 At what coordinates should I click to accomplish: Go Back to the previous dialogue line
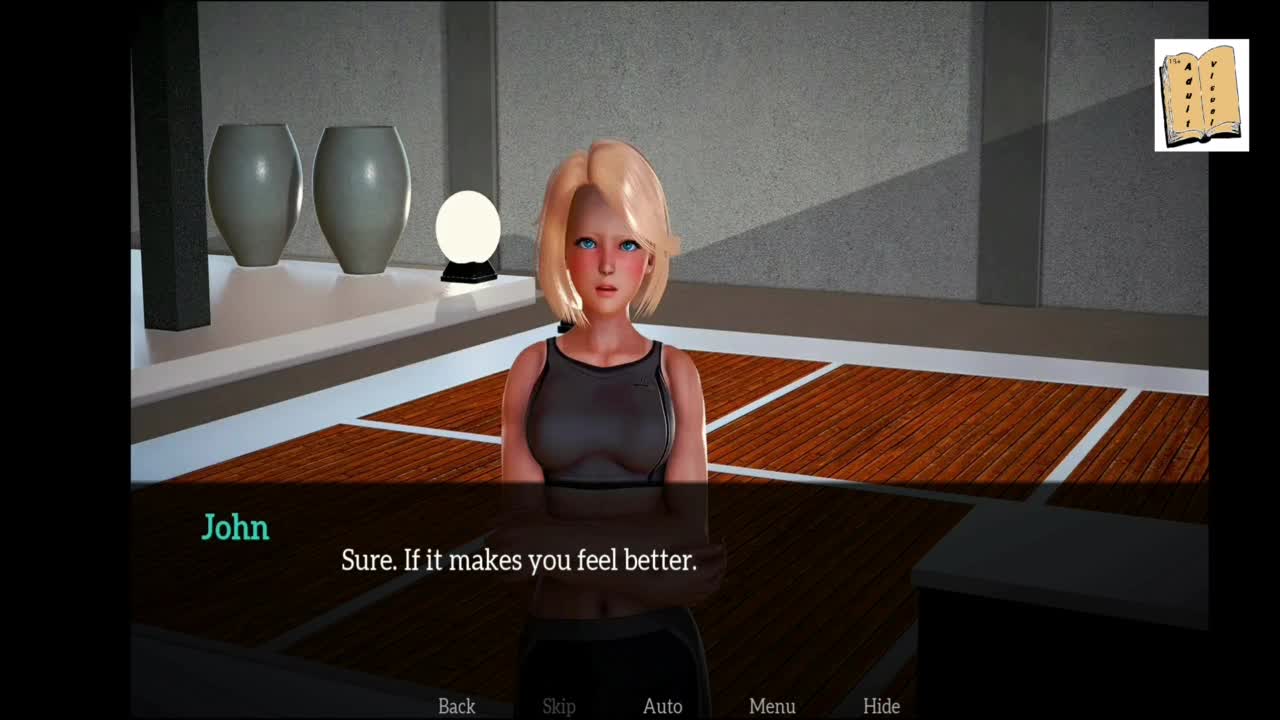(457, 706)
